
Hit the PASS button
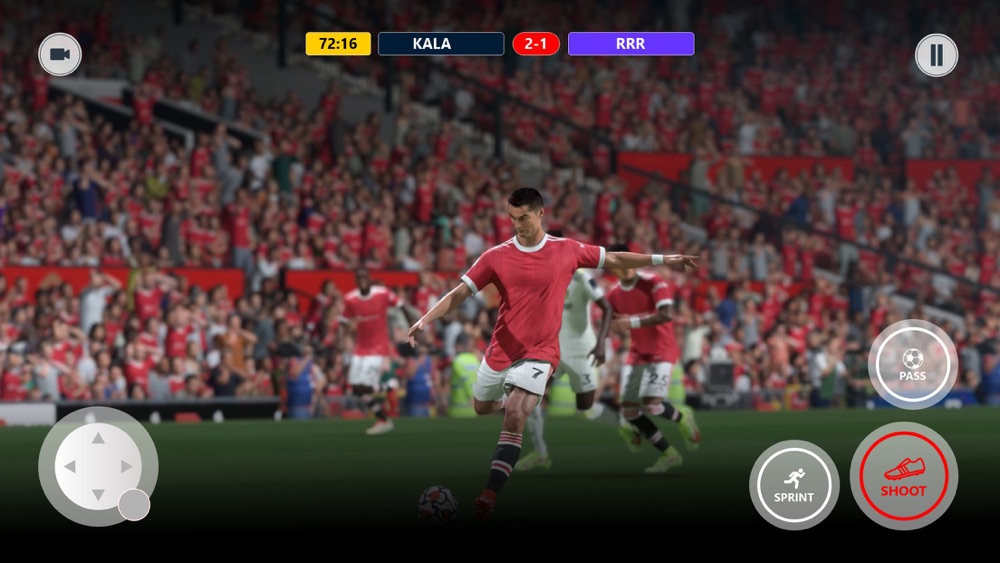tap(912, 365)
